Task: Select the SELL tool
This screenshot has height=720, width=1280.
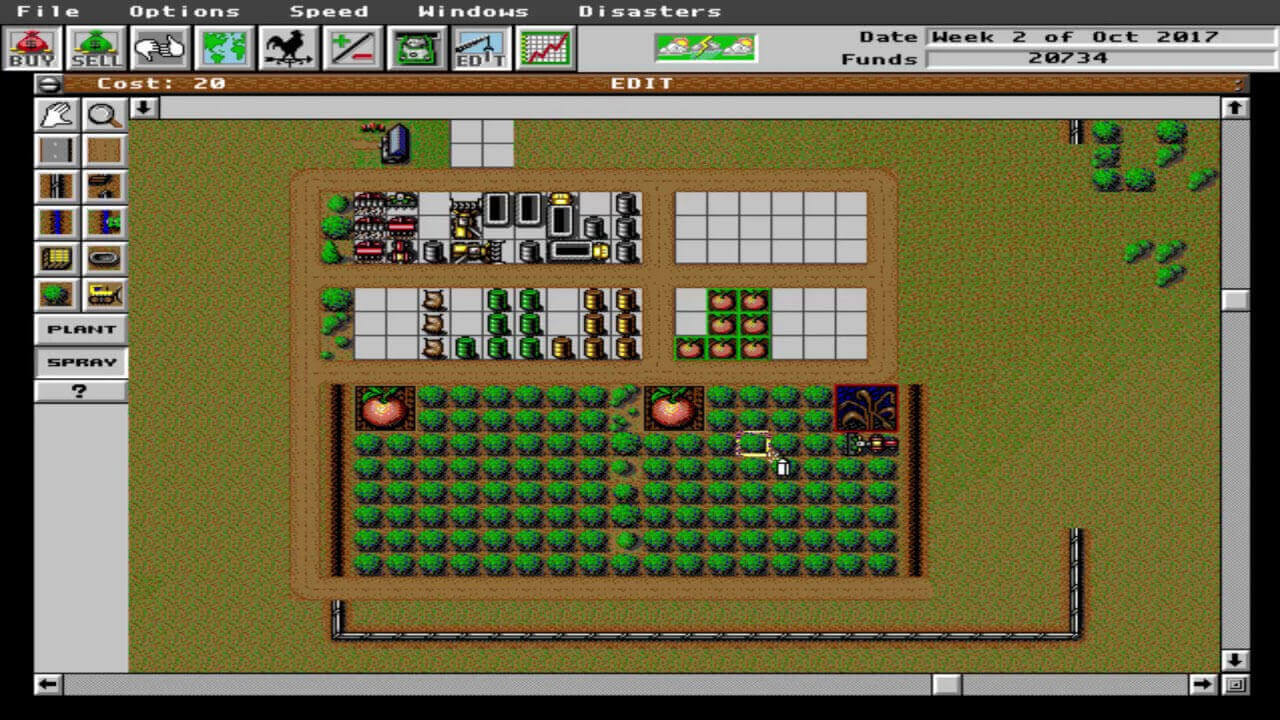Action: tap(95, 48)
